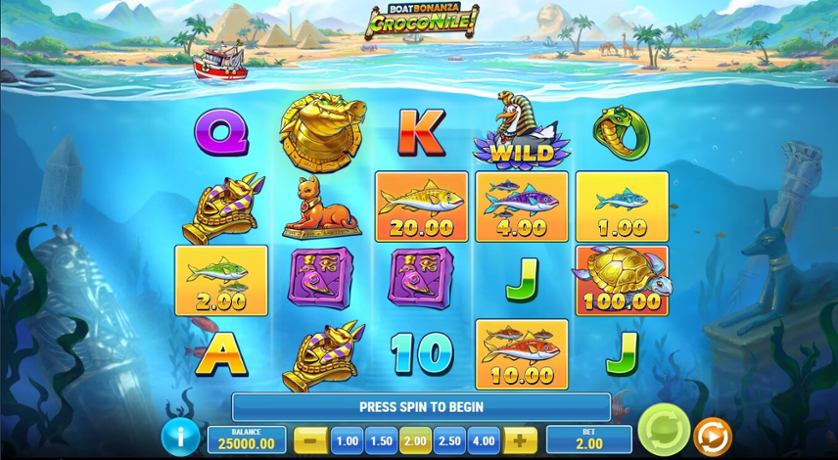
Task: Open the blue info paytable button
Action: pos(182,438)
